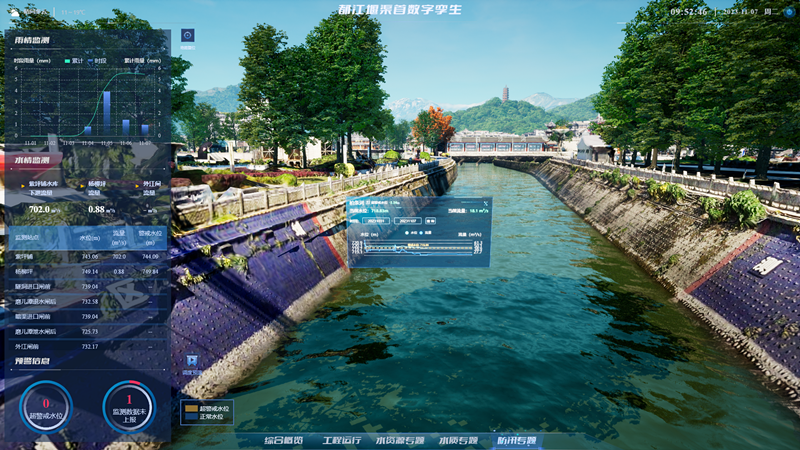
Task: Click the round icon beside rainfall panel
Action: pos(187,35)
